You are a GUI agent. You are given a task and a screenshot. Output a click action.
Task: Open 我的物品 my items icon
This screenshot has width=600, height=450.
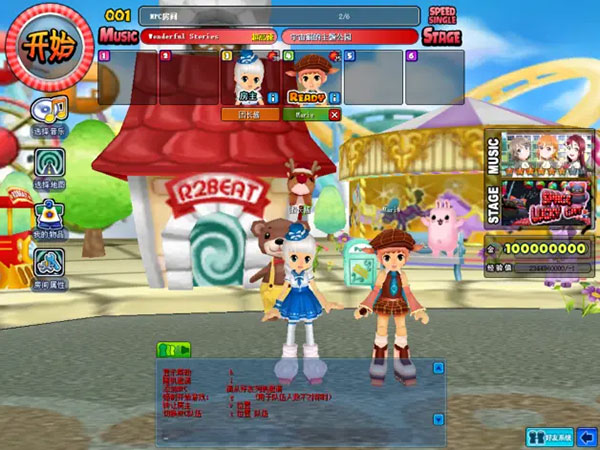49,217
